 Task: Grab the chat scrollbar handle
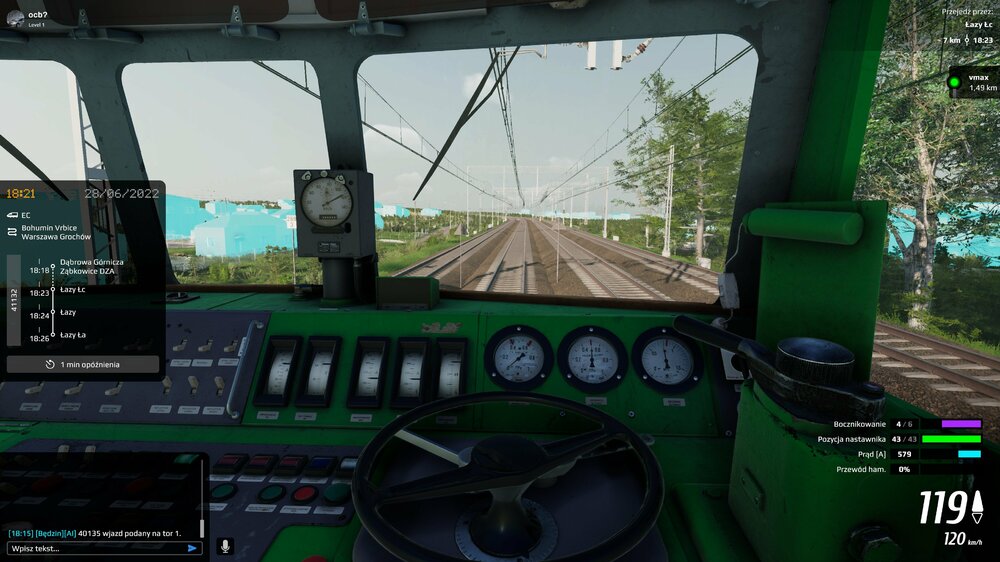pos(203,526)
